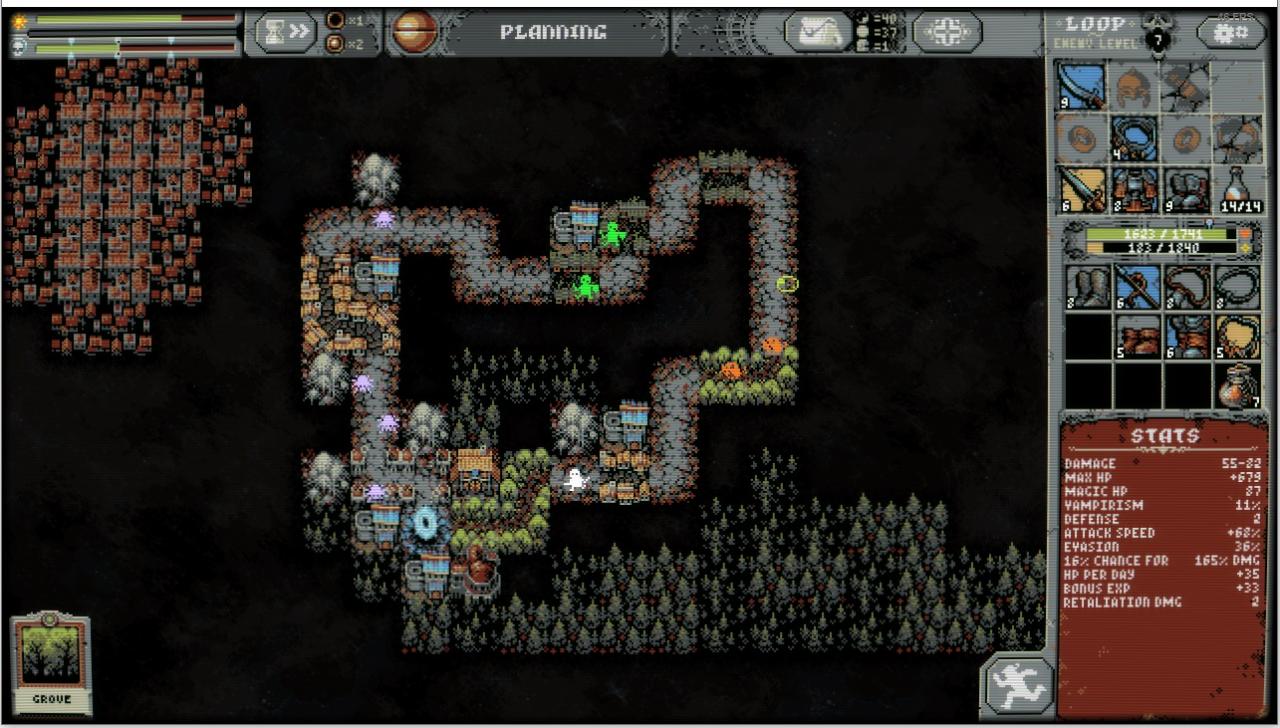The width and height of the screenshot is (1280, 728).
Task: Select the Grove card in hand
Action: pyautogui.click(x=51, y=664)
